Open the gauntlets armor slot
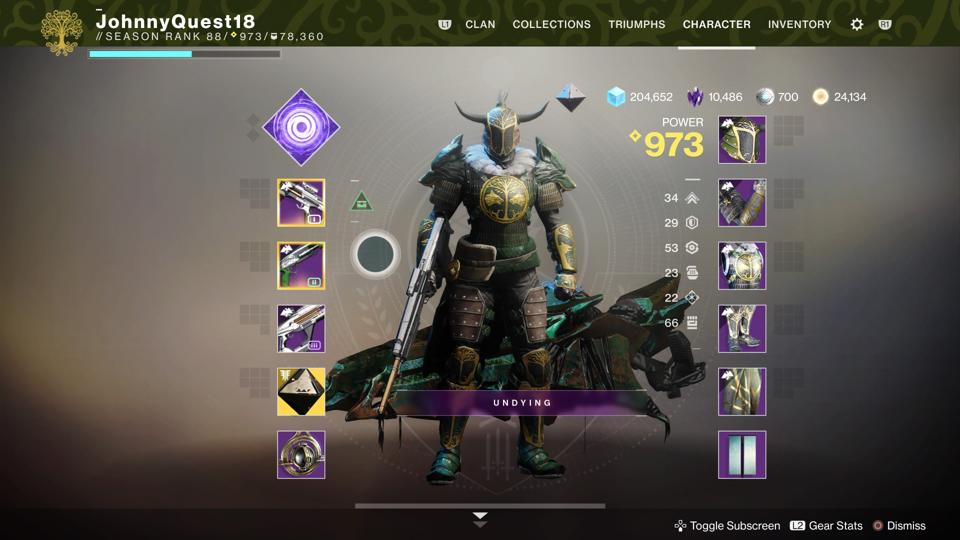This screenshot has height=540, width=960. (742, 203)
